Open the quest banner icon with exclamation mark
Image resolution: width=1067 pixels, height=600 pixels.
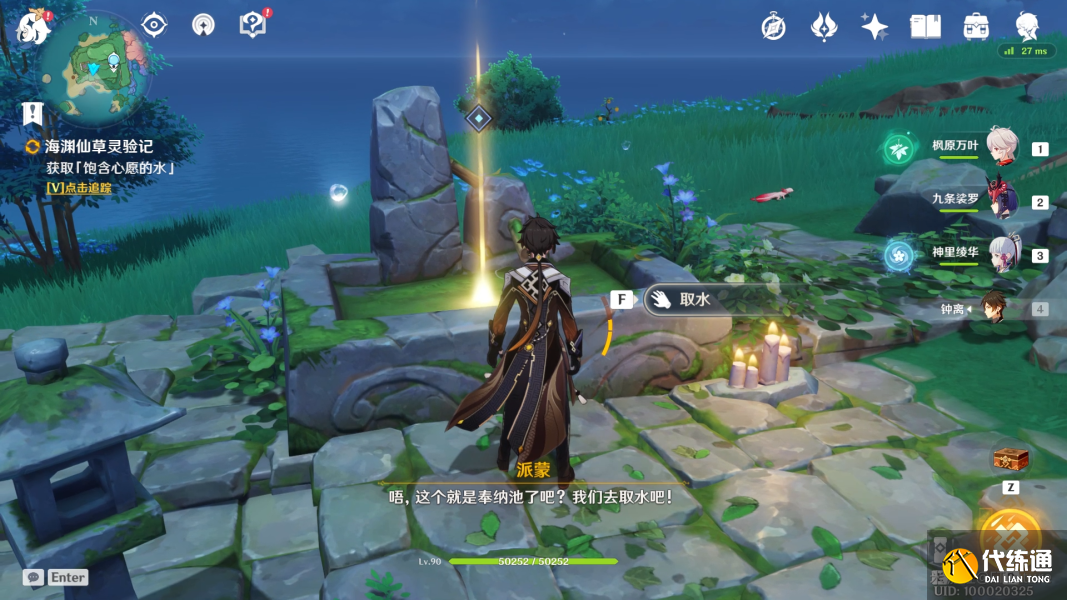click(33, 112)
